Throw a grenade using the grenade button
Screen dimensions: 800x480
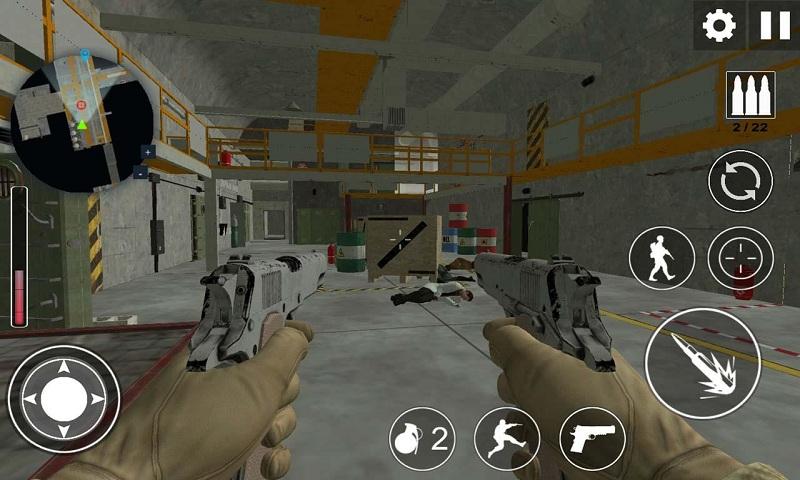pyautogui.click(x=422, y=438)
